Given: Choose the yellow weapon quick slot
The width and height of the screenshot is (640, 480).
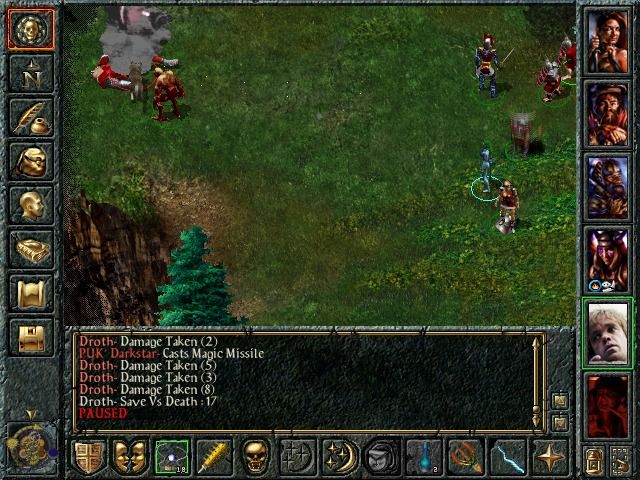Looking at the screenshot, I should (212, 457).
